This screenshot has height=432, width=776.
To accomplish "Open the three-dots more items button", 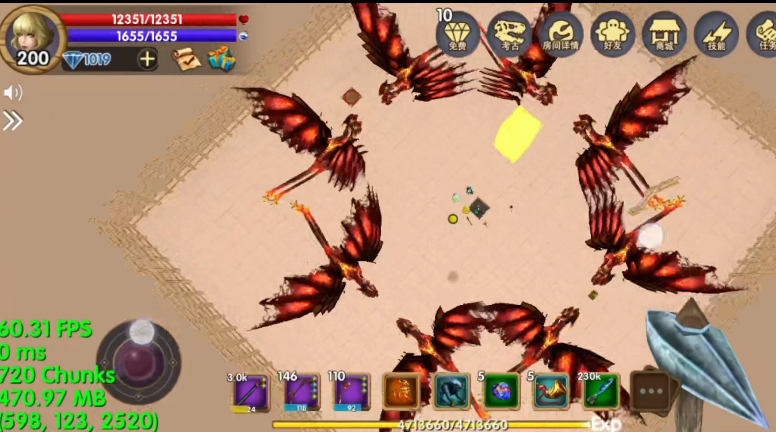I will [650, 392].
